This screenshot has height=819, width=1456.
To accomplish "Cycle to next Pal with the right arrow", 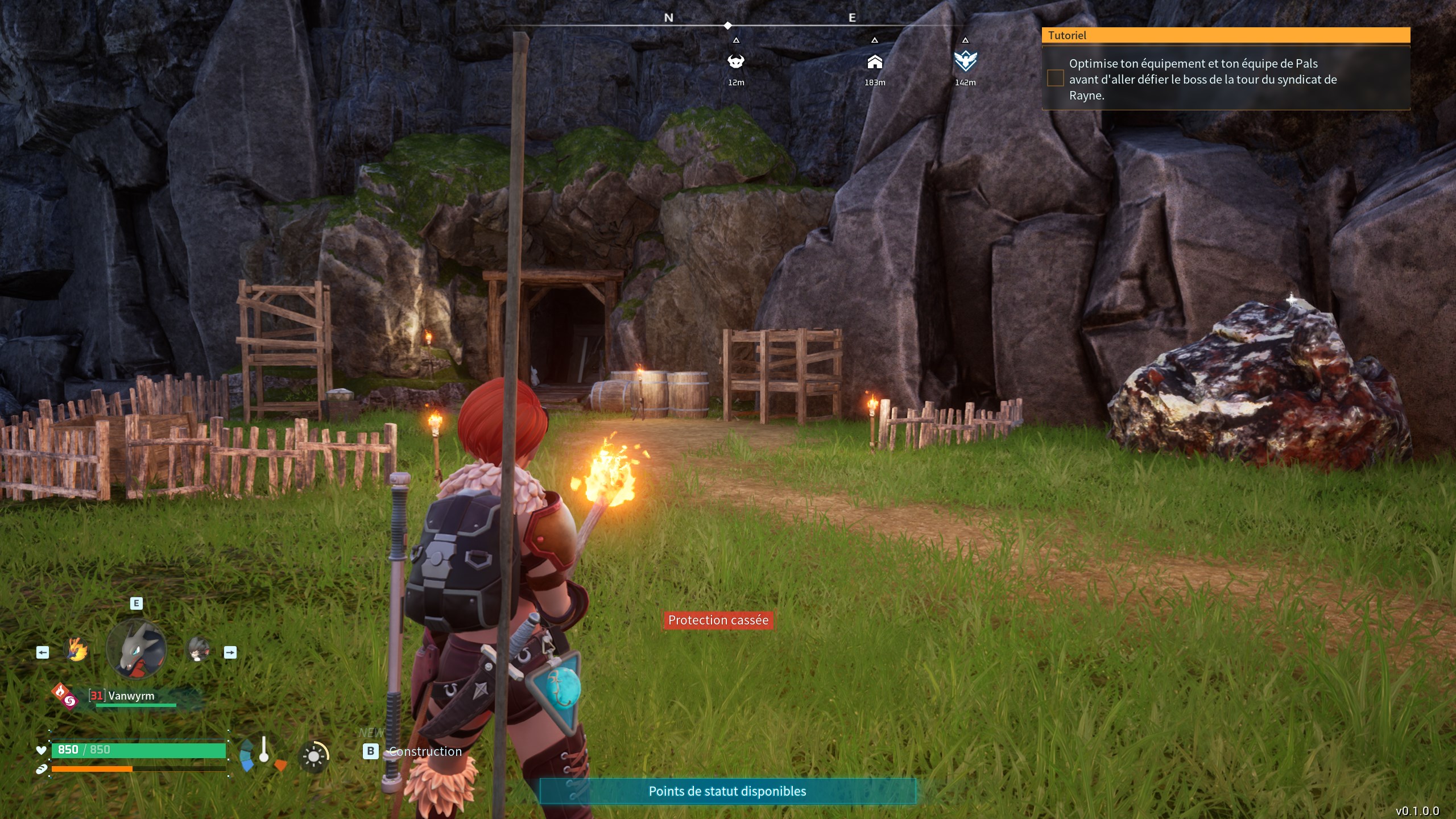I will [x=230, y=653].
